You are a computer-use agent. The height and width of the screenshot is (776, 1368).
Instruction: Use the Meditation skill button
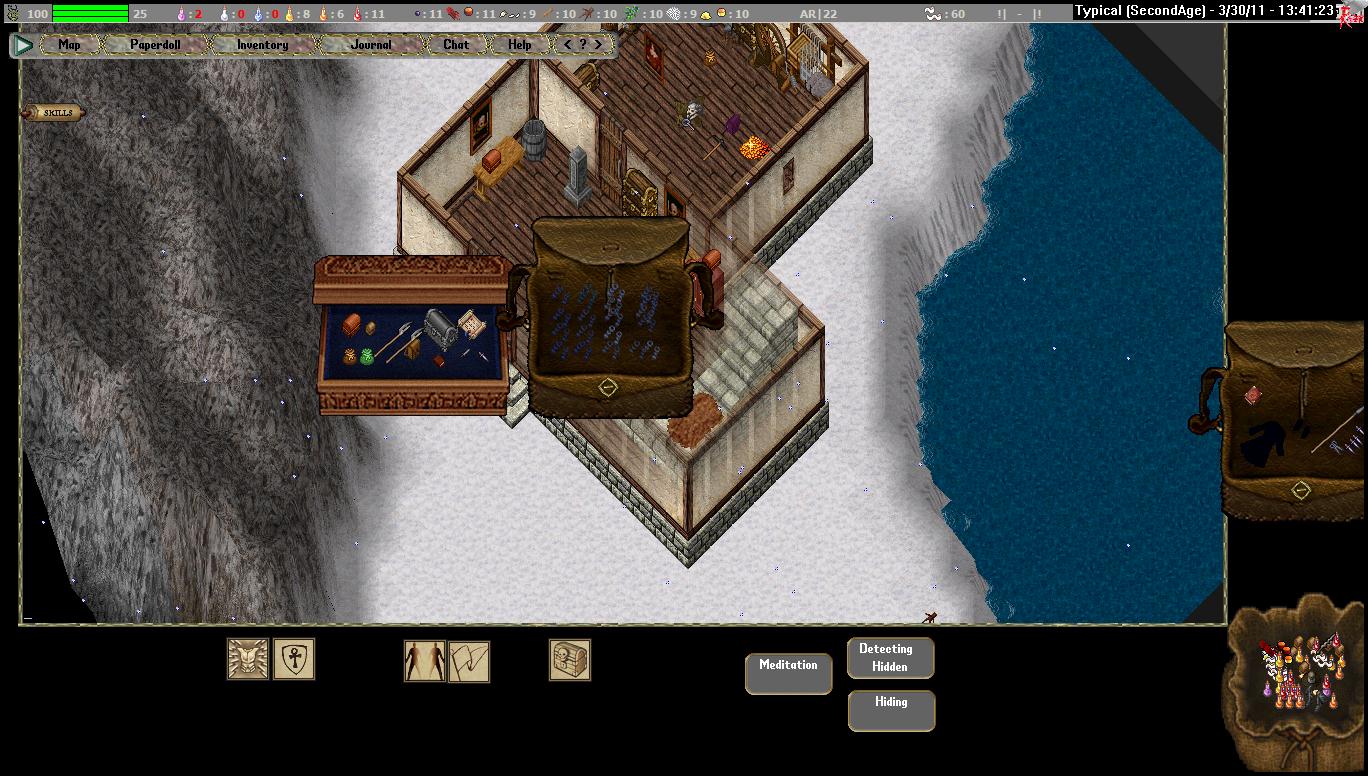tap(788, 673)
